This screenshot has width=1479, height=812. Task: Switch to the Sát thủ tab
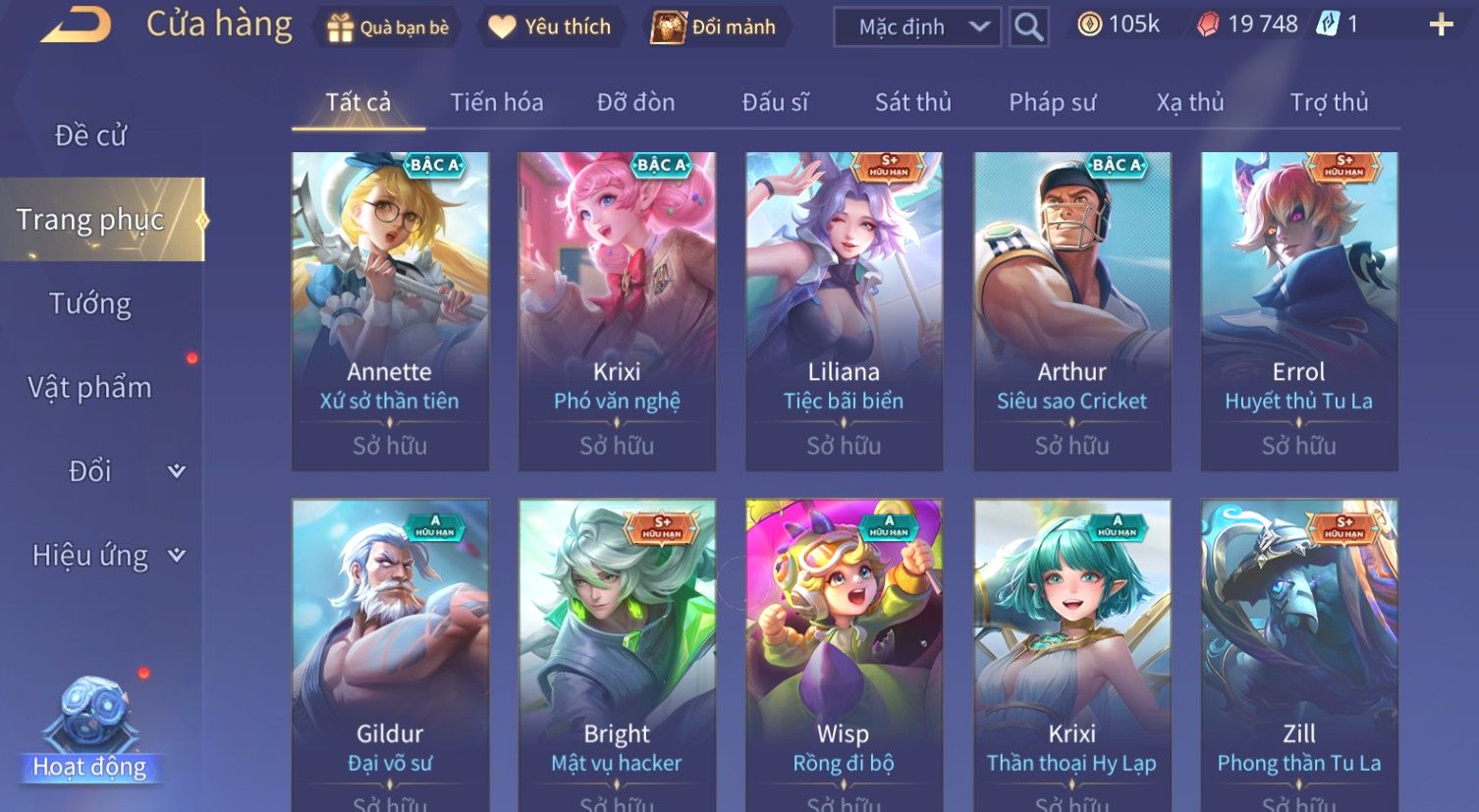(912, 102)
